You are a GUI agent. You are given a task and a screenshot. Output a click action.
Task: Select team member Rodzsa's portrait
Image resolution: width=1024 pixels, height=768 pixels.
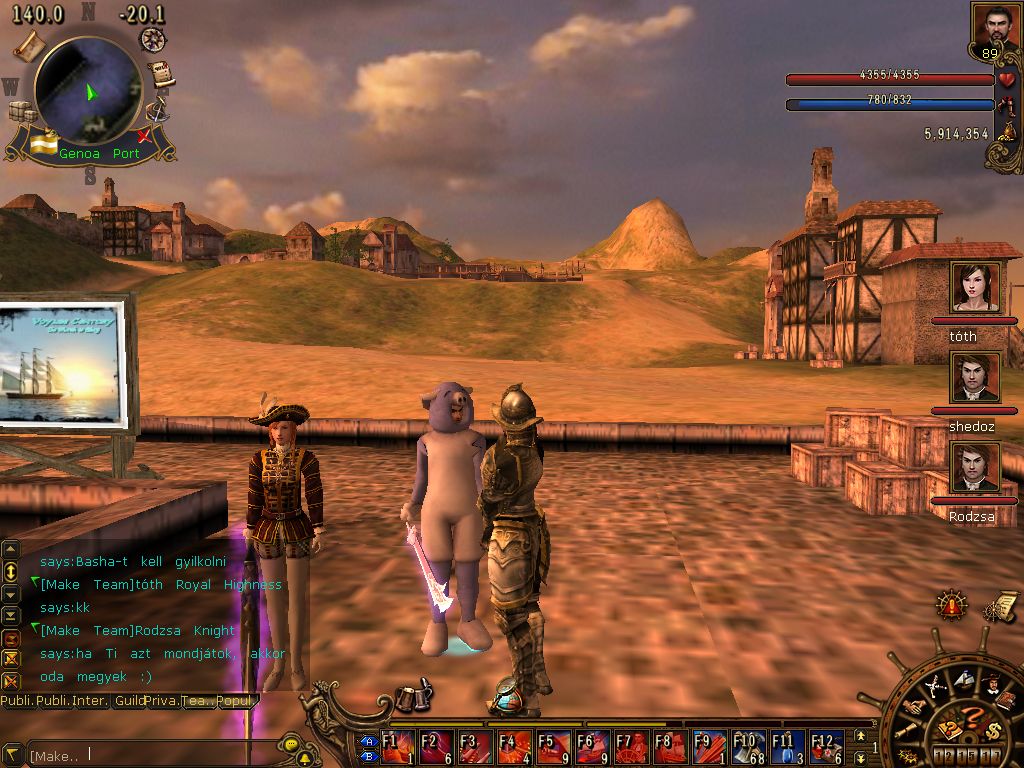(x=975, y=468)
